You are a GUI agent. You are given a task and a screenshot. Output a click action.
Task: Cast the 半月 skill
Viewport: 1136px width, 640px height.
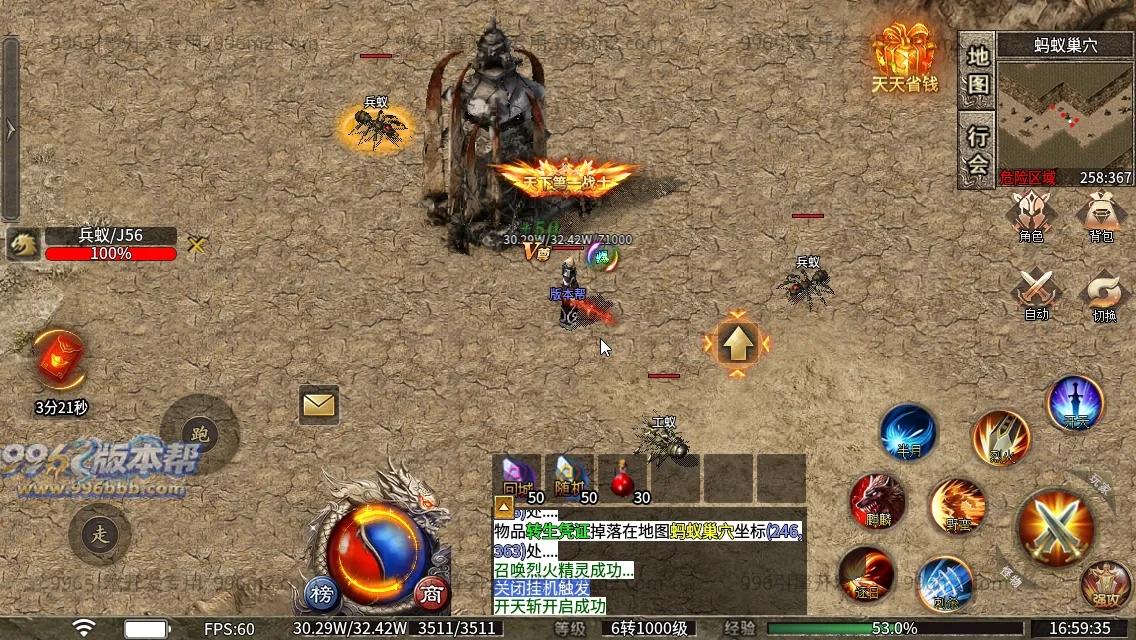907,432
